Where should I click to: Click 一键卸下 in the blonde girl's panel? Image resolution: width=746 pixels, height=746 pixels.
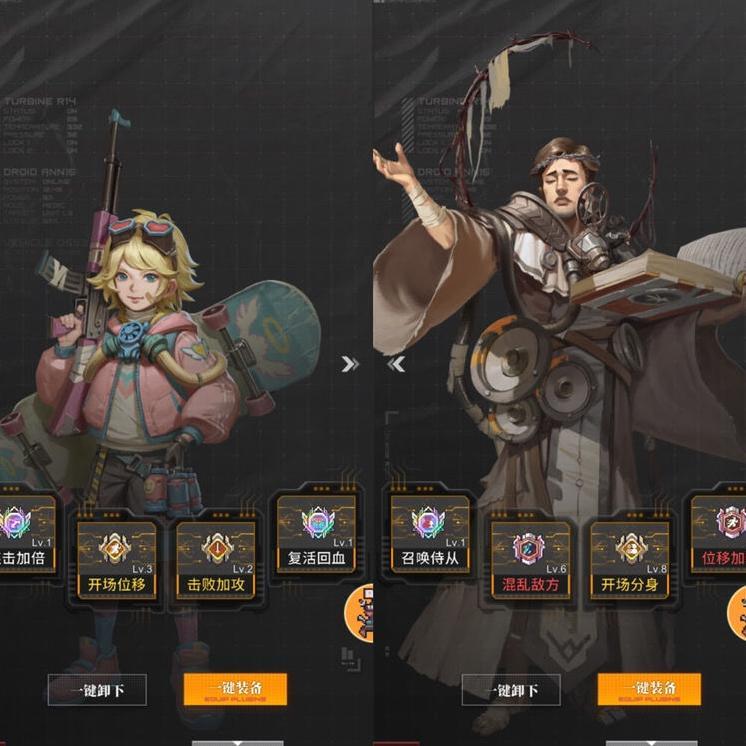pyautogui.click(x=97, y=689)
